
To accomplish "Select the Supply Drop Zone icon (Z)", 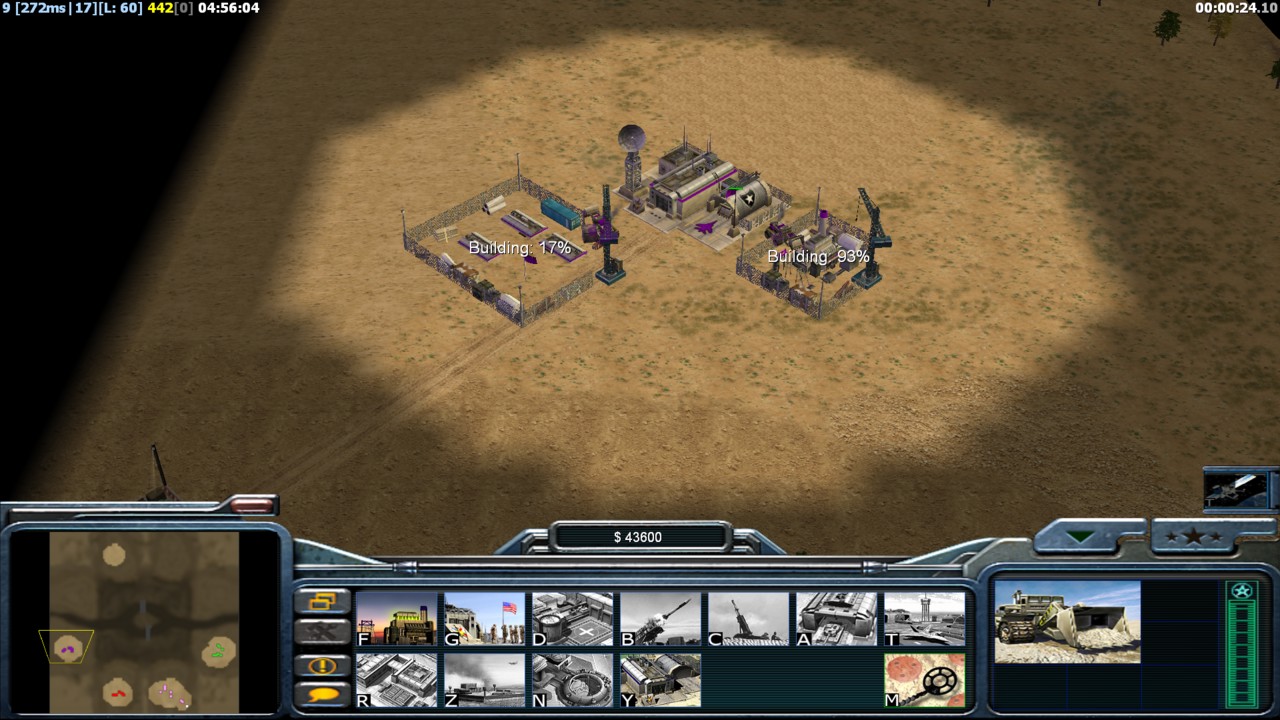I will [485, 680].
